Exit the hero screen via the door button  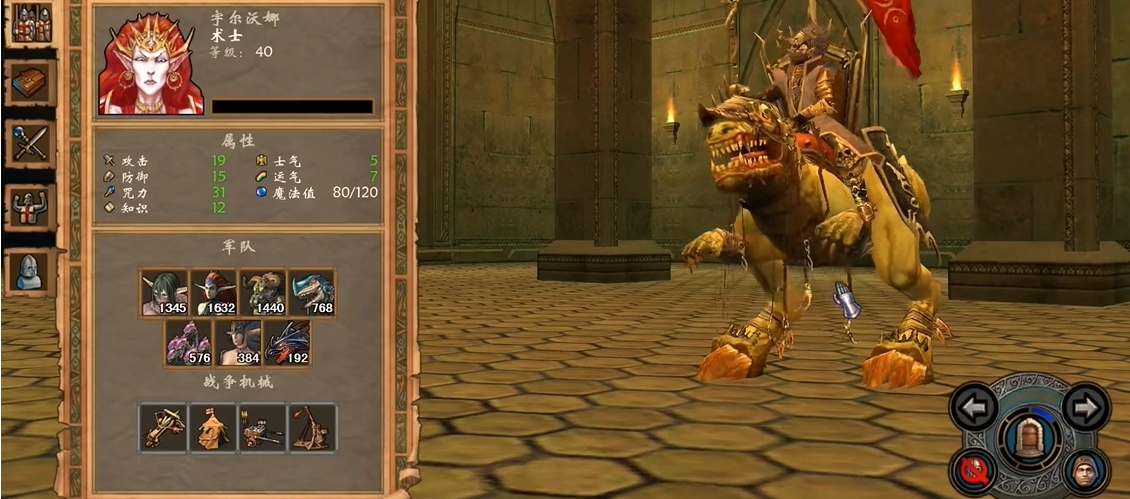click(x=1029, y=438)
